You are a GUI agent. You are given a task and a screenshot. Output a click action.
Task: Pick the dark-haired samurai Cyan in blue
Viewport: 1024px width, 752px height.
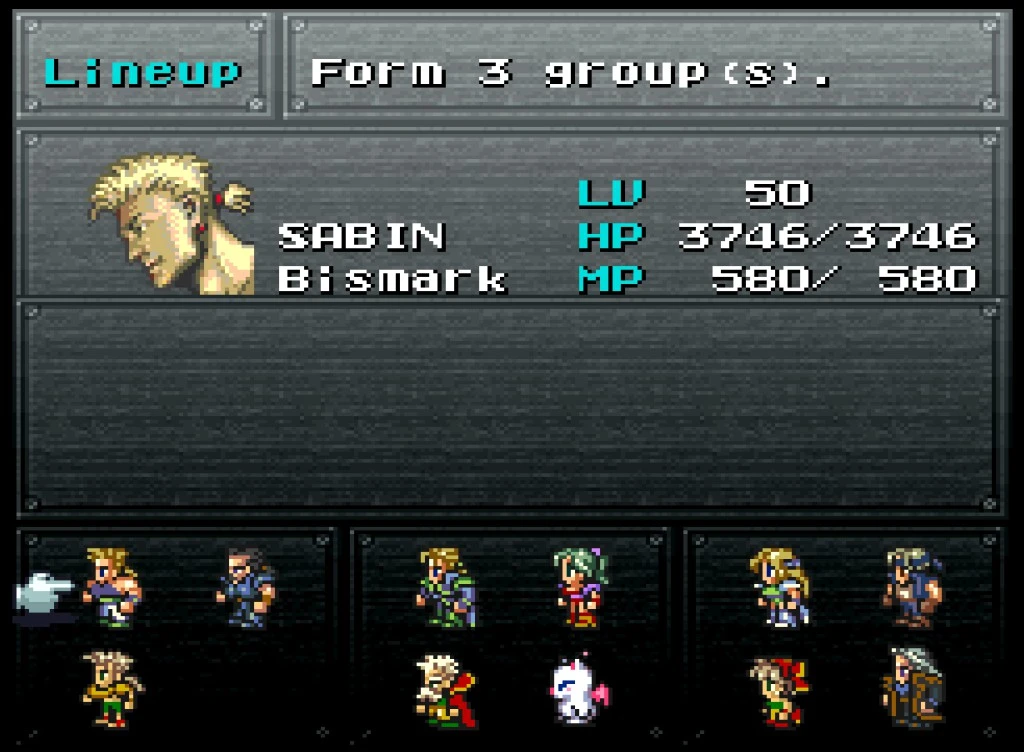[x=246, y=588]
